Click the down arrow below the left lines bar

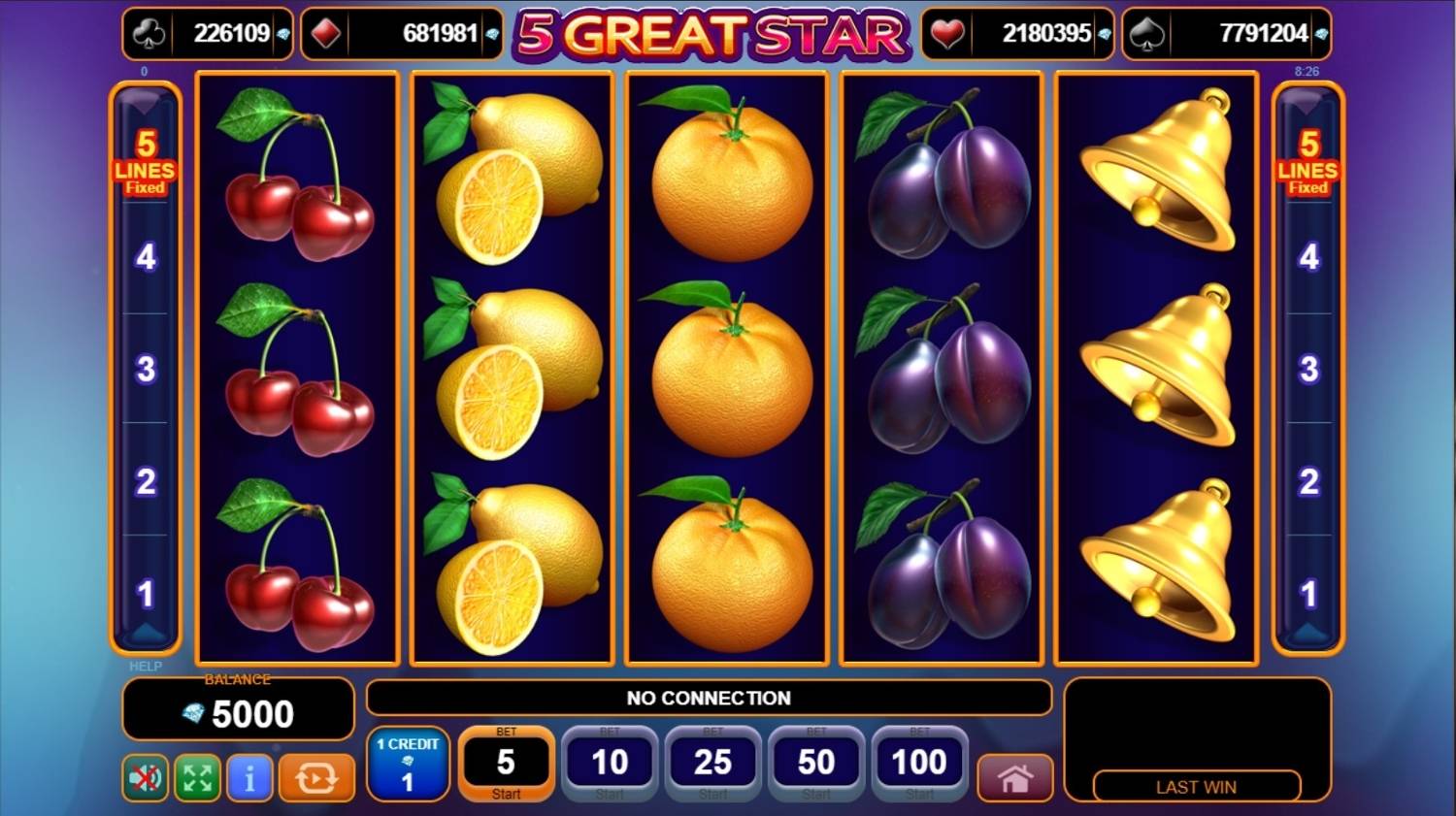147,634
